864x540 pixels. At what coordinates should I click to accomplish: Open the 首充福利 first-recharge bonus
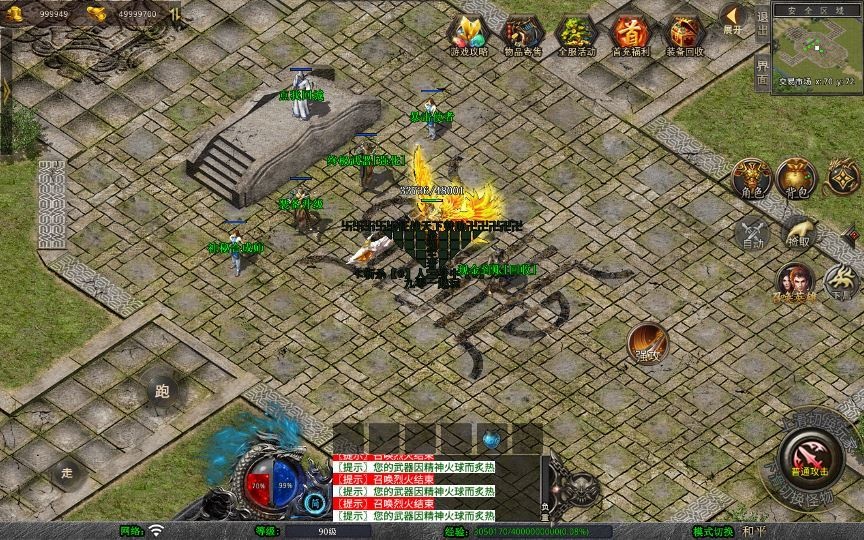click(x=630, y=36)
